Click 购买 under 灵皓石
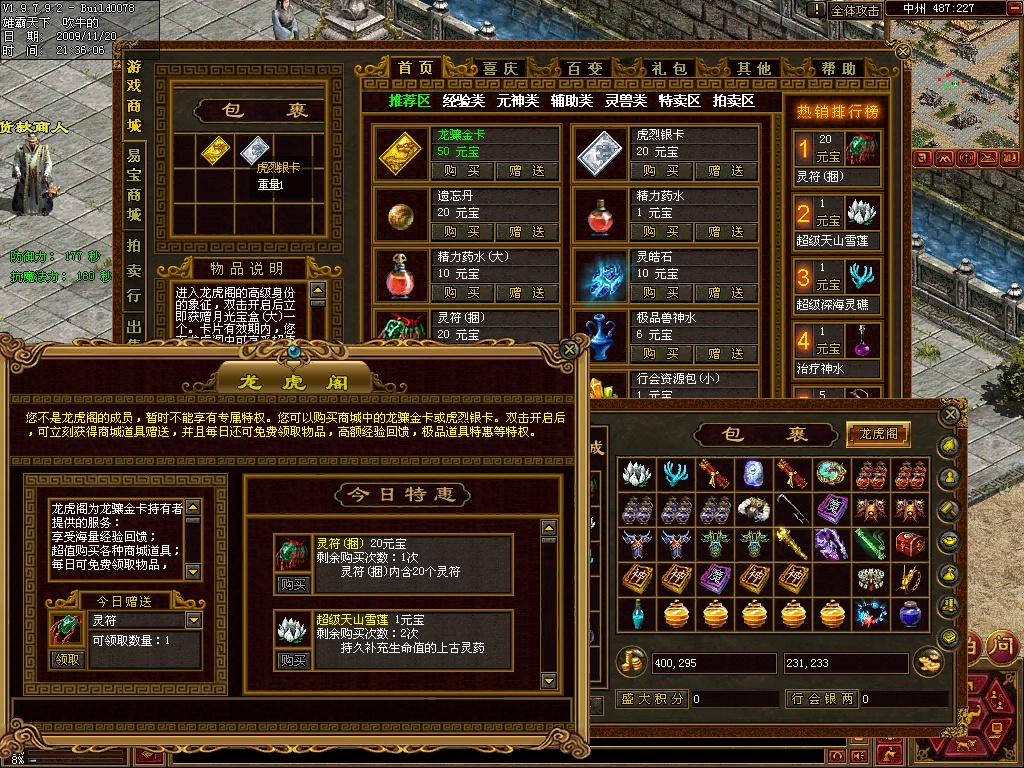The width and height of the screenshot is (1024, 768). (661, 293)
